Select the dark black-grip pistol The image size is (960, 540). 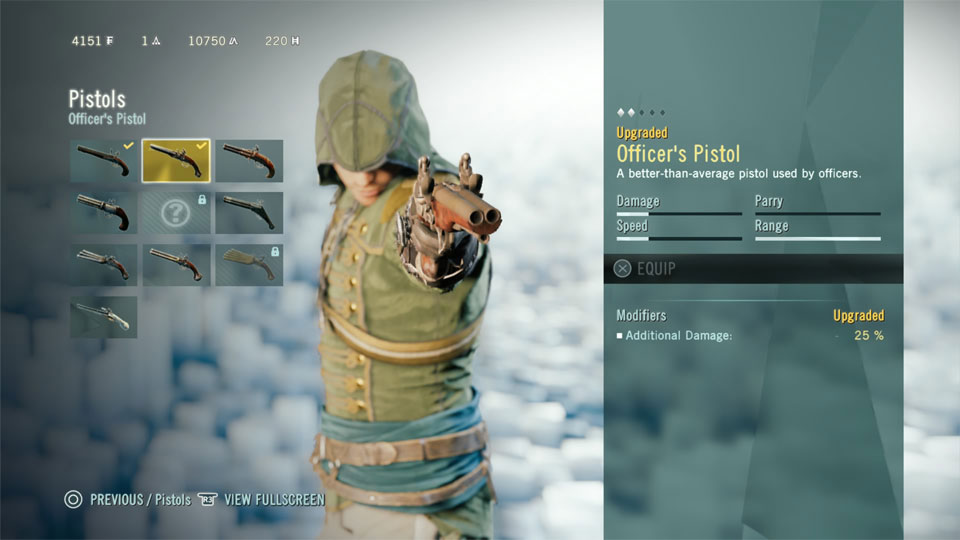coord(249,213)
